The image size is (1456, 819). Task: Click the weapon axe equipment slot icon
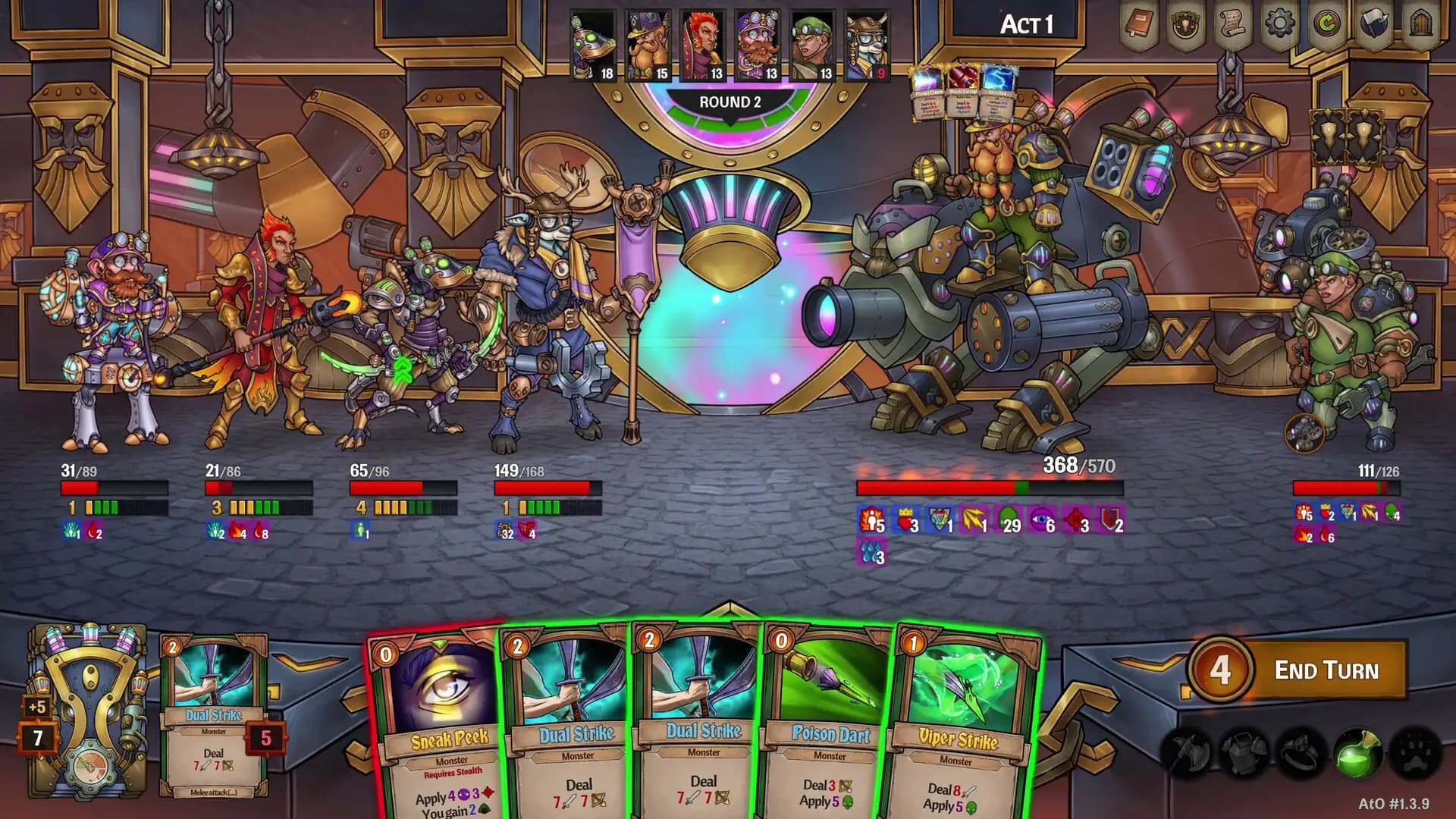(x=1187, y=751)
